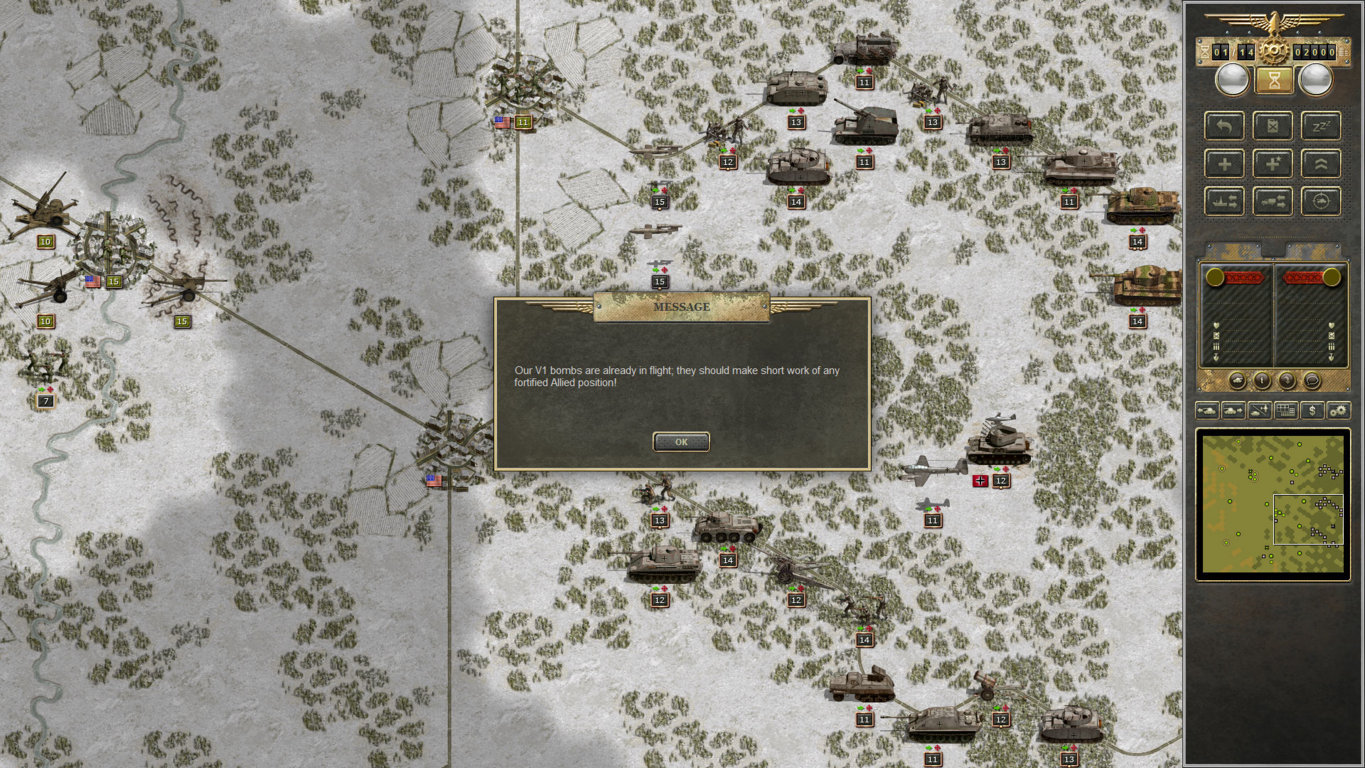
Task: Open unit info with the round 'i' button
Action: click(x=1263, y=381)
